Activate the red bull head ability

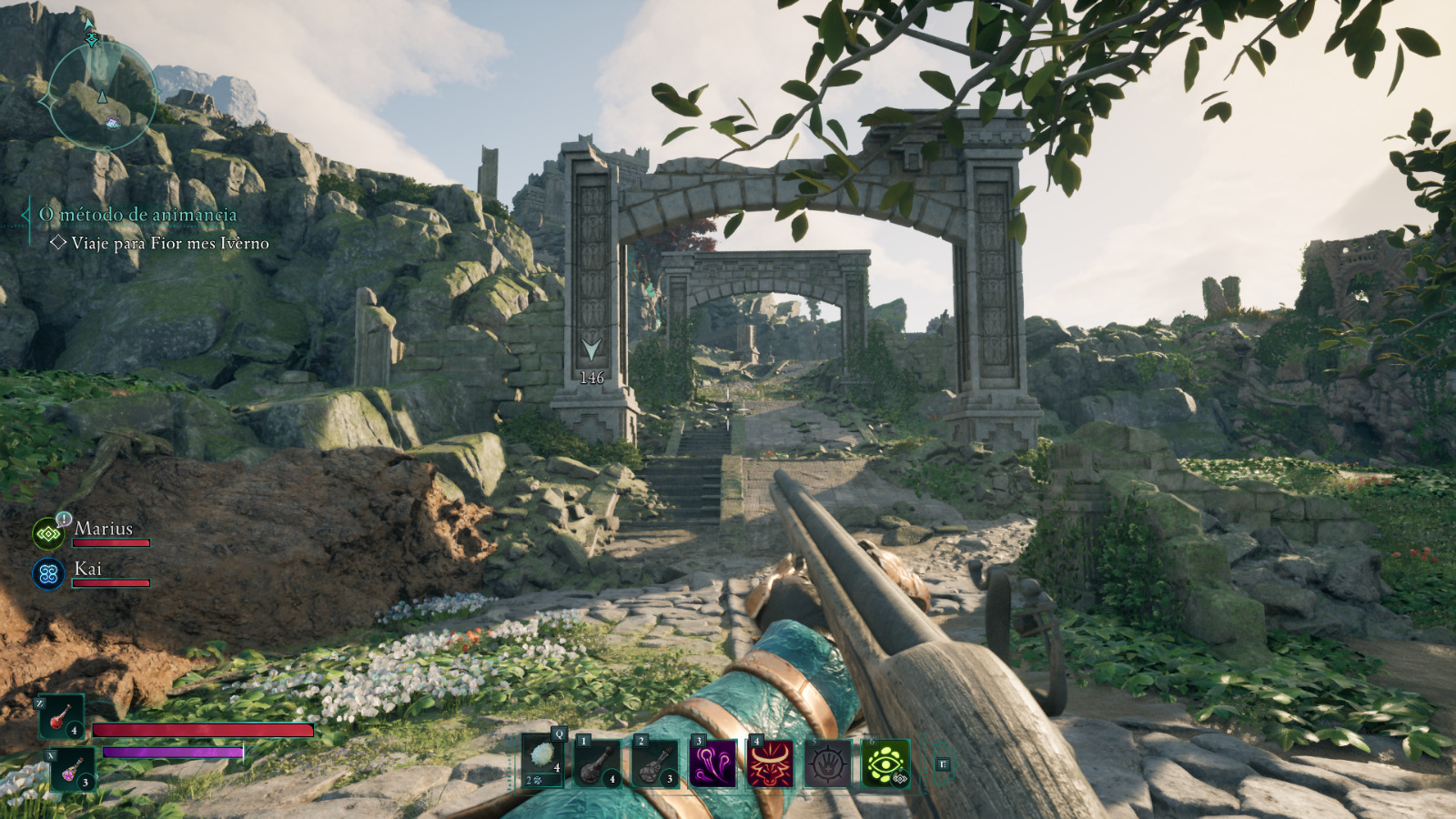tap(770, 763)
